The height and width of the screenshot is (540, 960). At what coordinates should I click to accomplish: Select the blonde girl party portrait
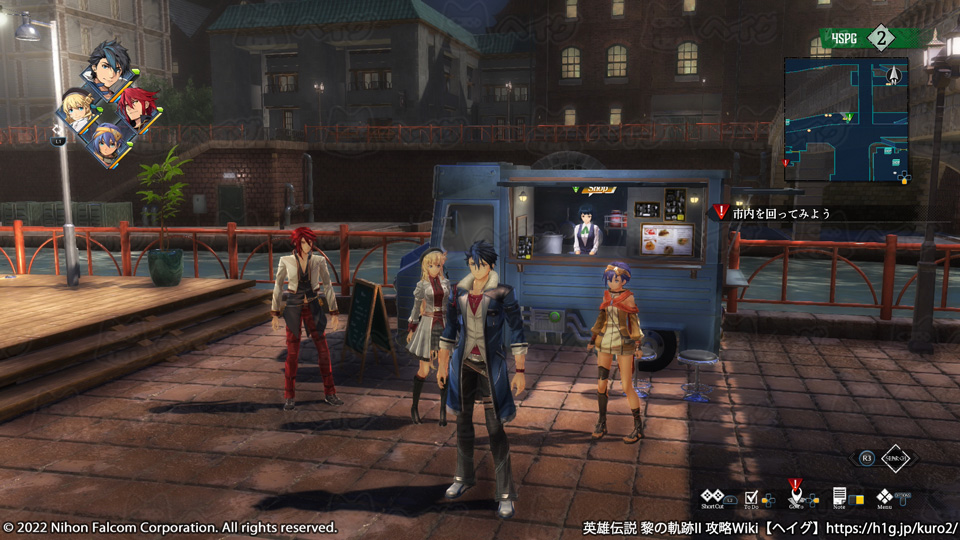click(76, 107)
